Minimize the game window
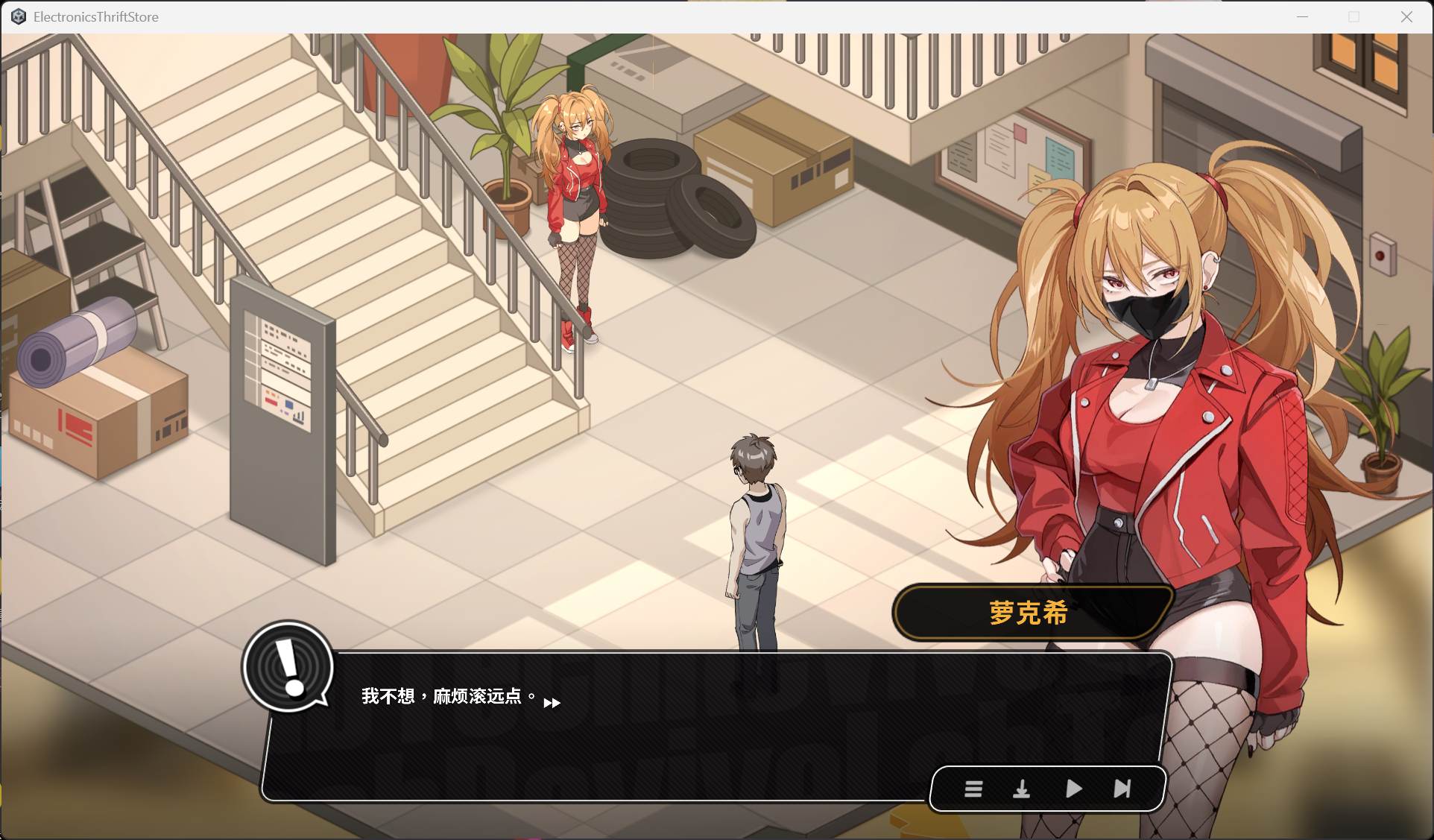The width and height of the screenshot is (1434, 840). tap(1302, 16)
